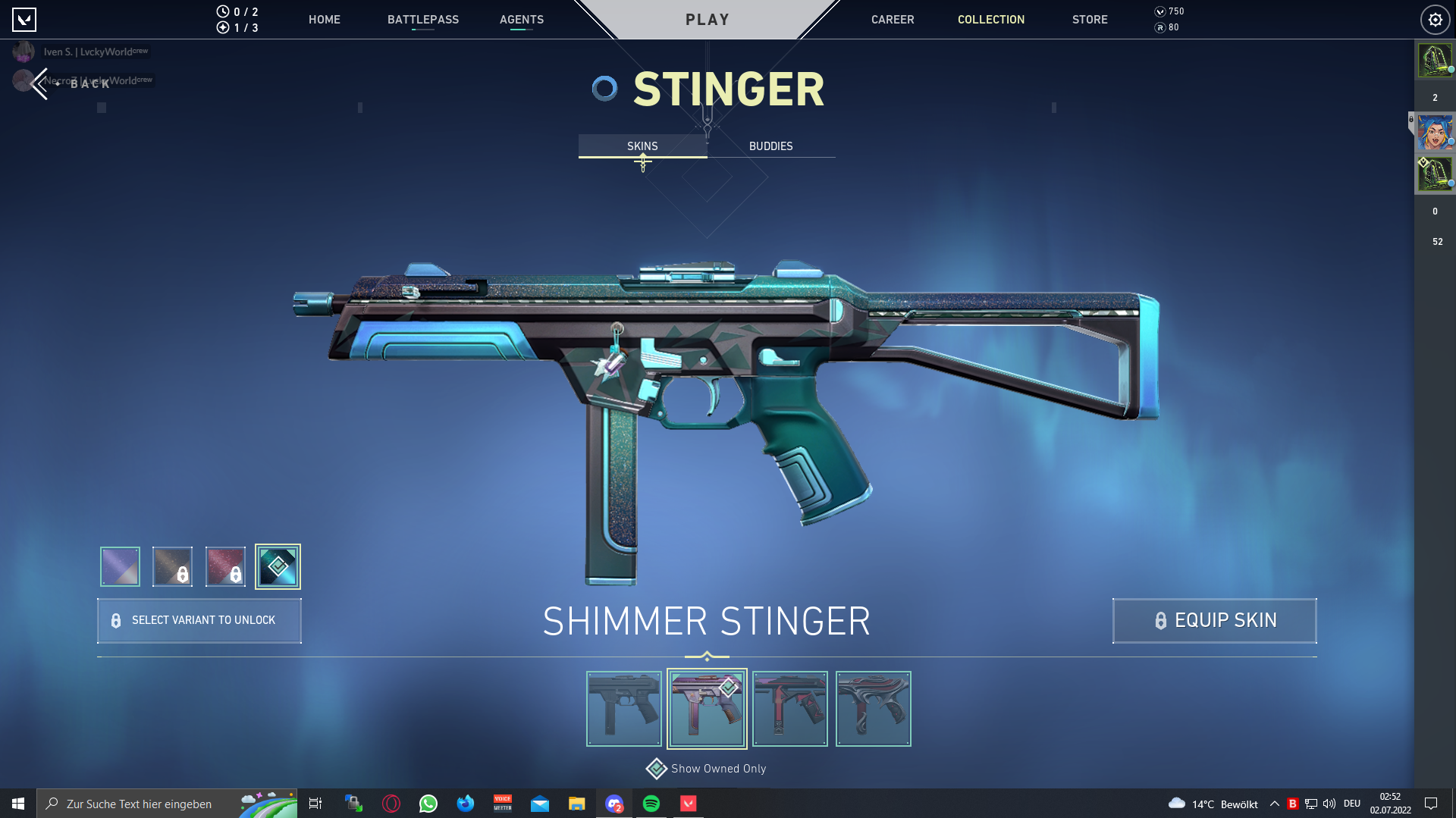This screenshot has height=818, width=1456.
Task: Select the default black Stinger skin thumbnail
Action: [624, 709]
